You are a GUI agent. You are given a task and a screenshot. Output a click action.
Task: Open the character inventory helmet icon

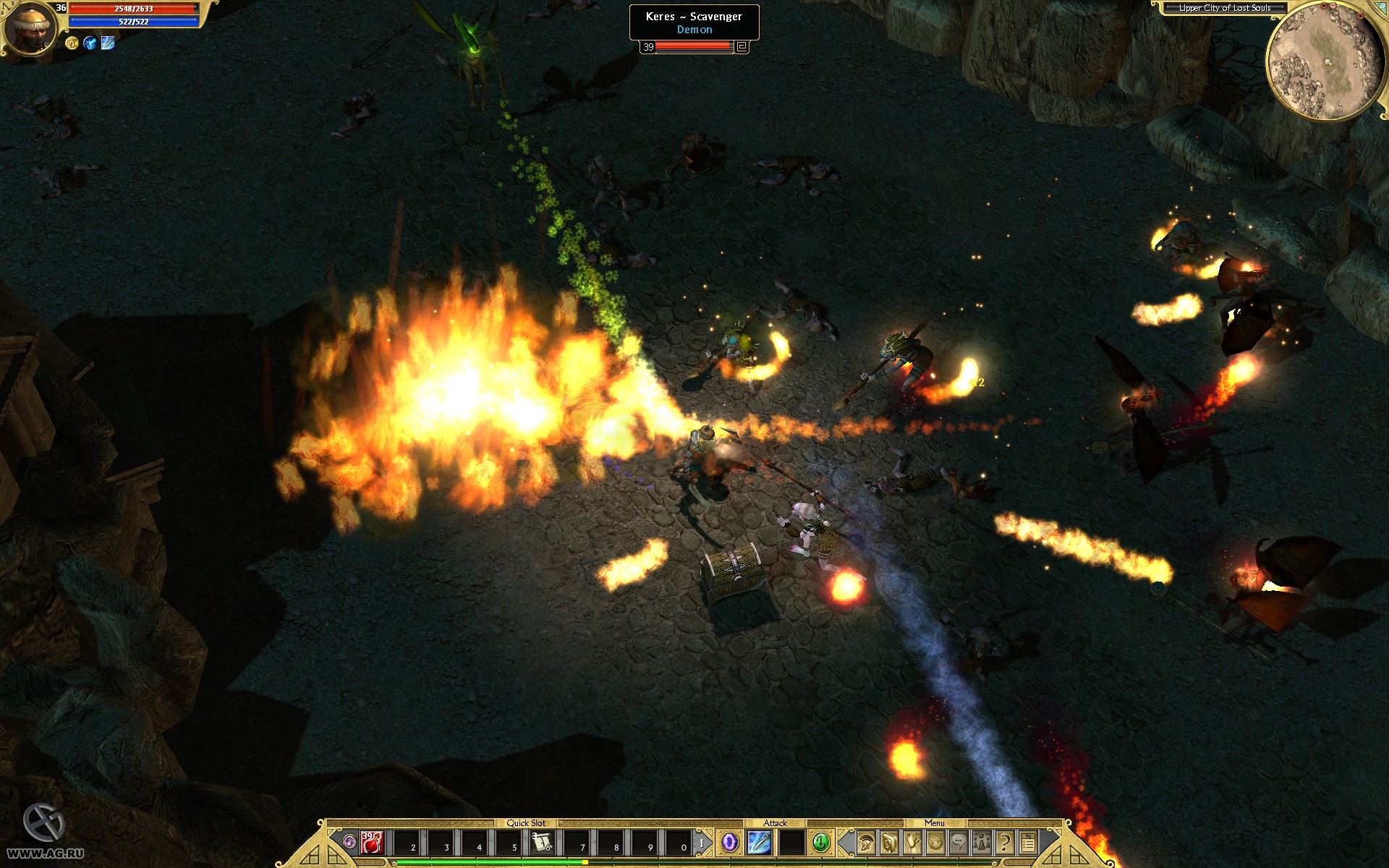865,843
